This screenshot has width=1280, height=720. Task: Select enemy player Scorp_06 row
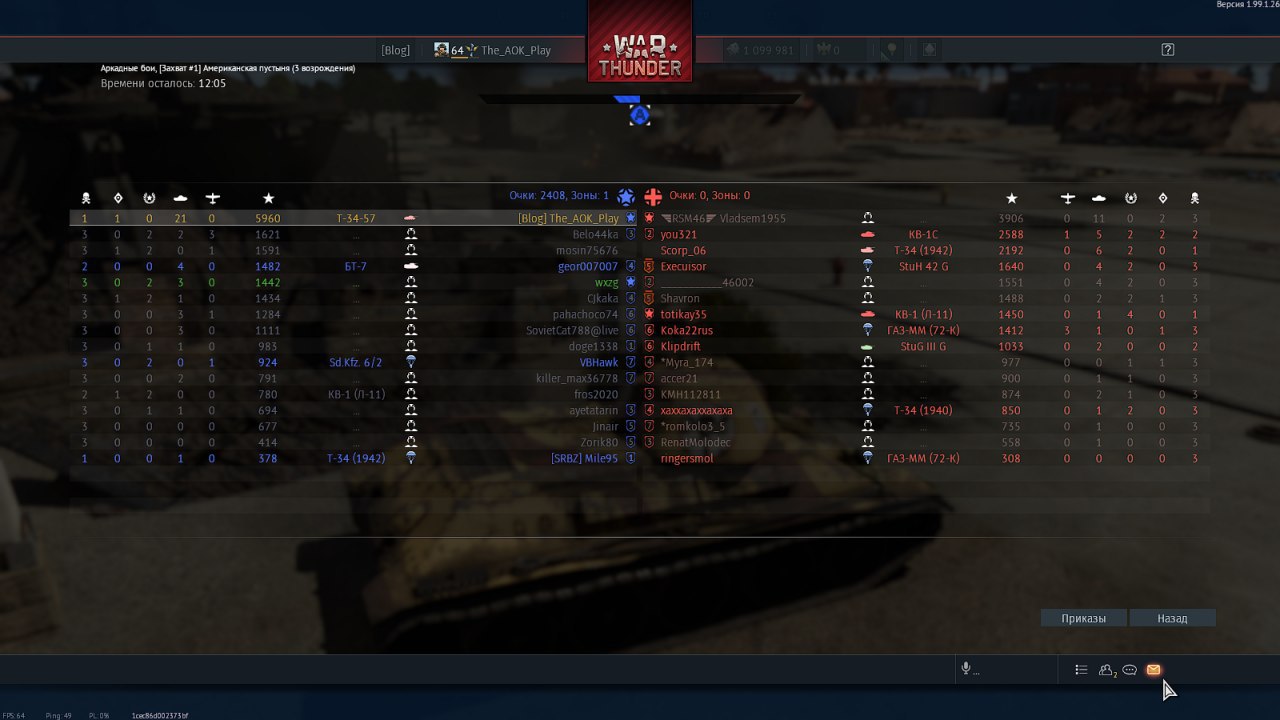683,250
